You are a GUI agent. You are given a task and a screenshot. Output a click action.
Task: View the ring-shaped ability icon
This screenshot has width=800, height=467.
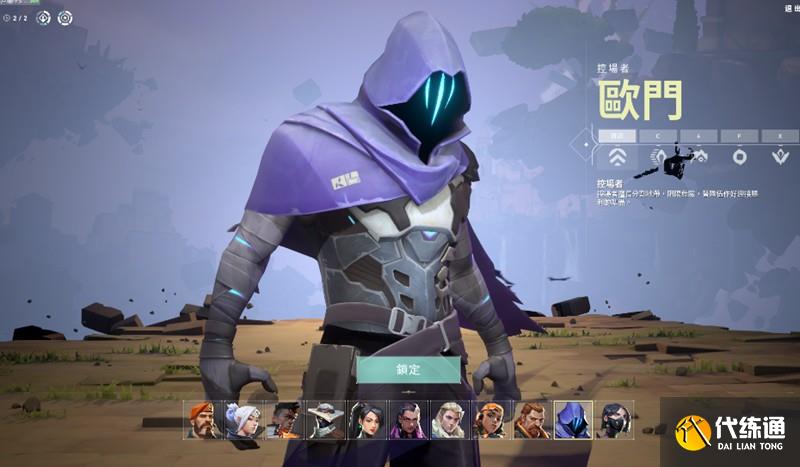pos(739,156)
